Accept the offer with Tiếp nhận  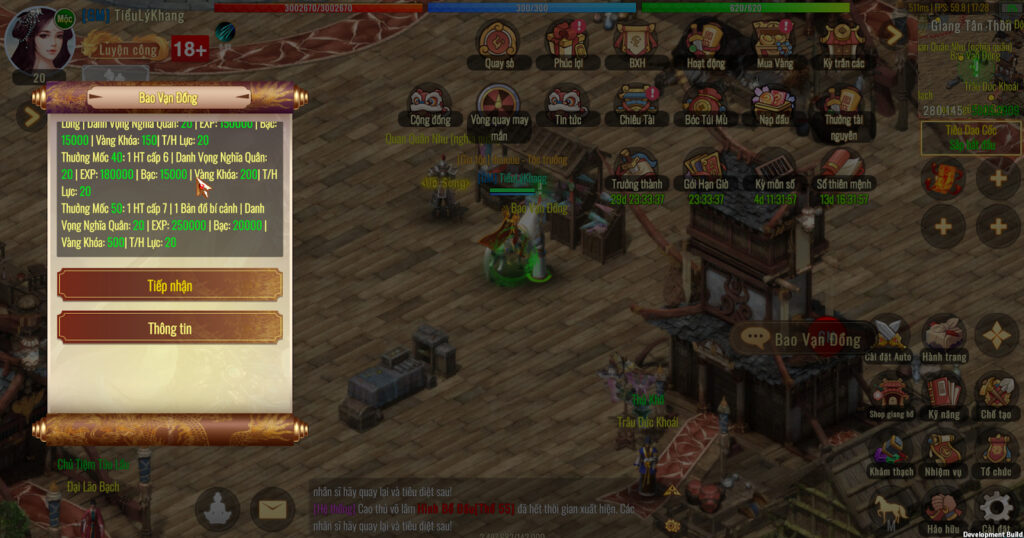pyautogui.click(x=170, y=285)
